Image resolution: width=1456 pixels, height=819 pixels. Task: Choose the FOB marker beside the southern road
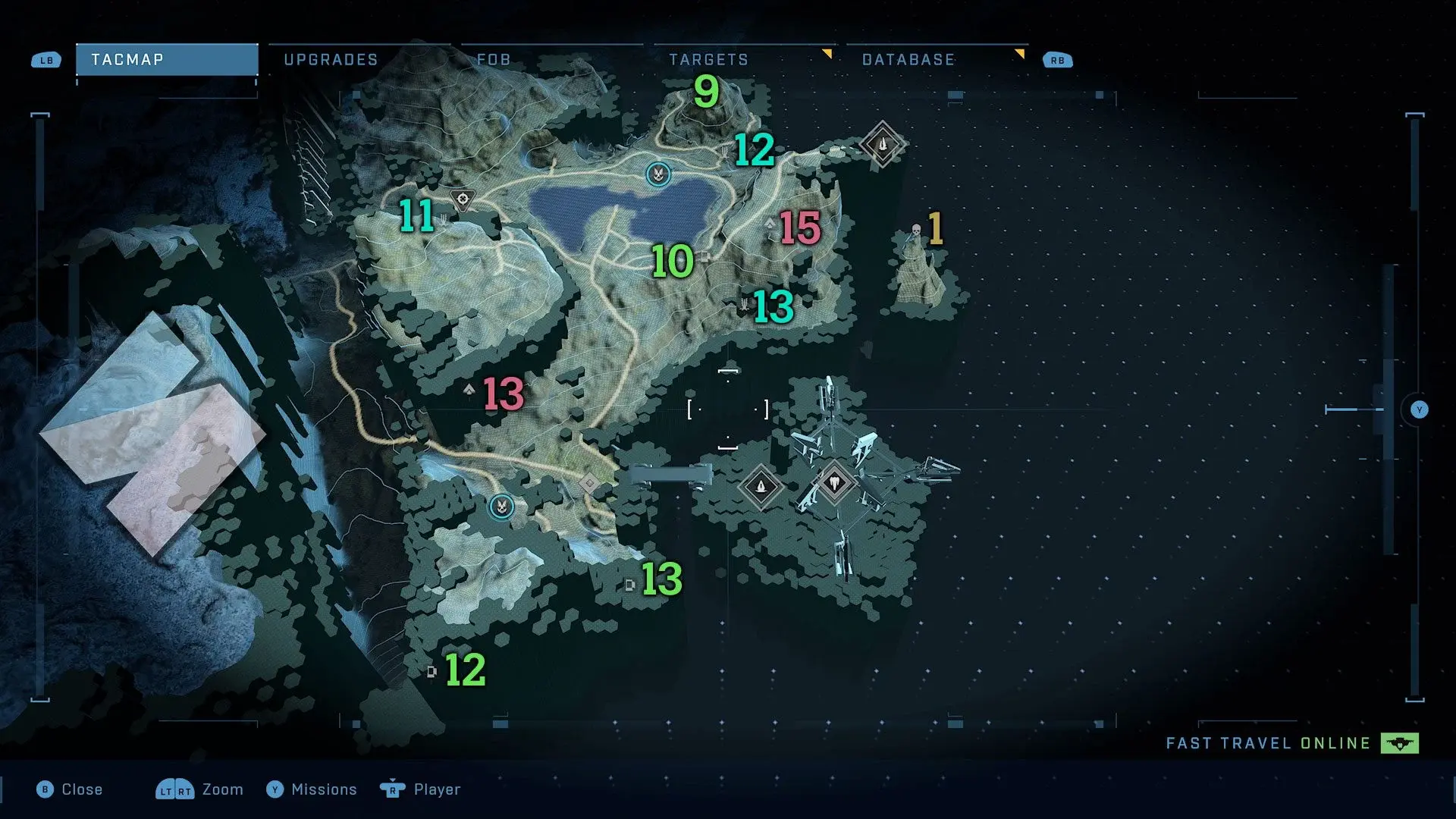501,506
